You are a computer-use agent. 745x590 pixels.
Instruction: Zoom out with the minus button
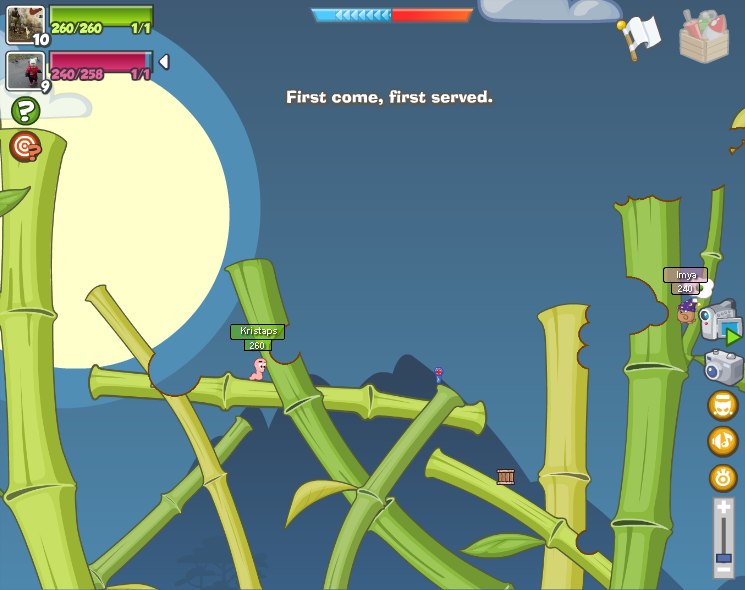(723, 570)
